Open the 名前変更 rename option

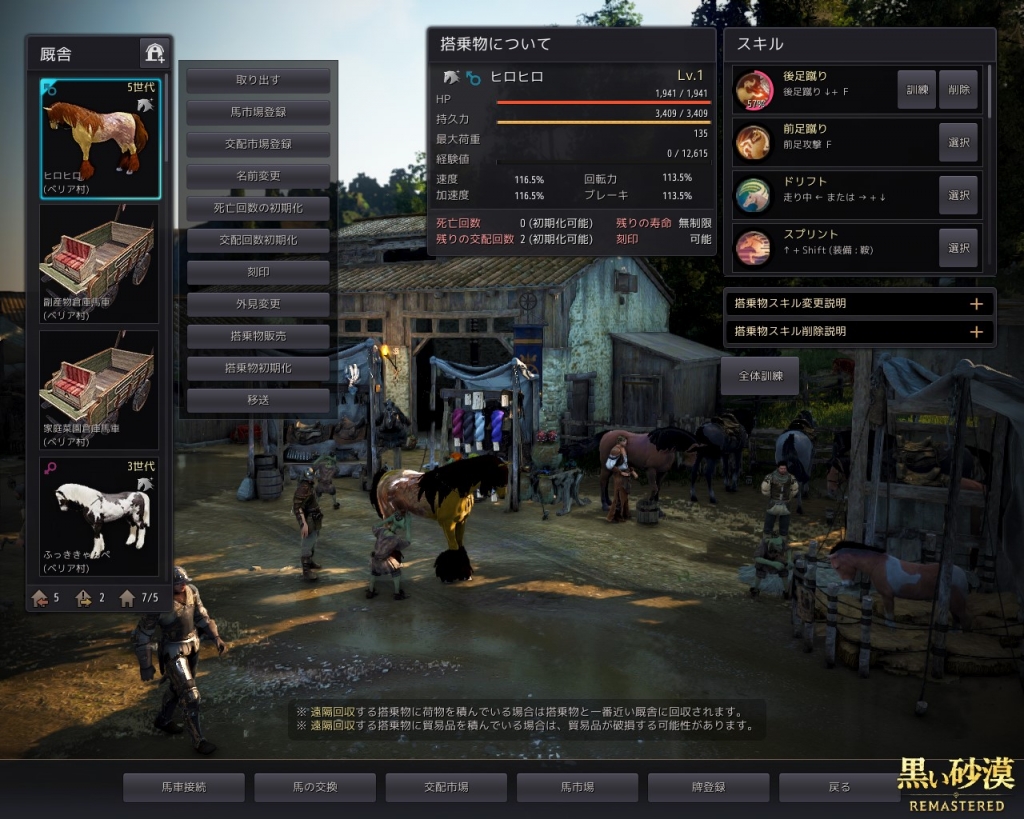tap(258, 176)
